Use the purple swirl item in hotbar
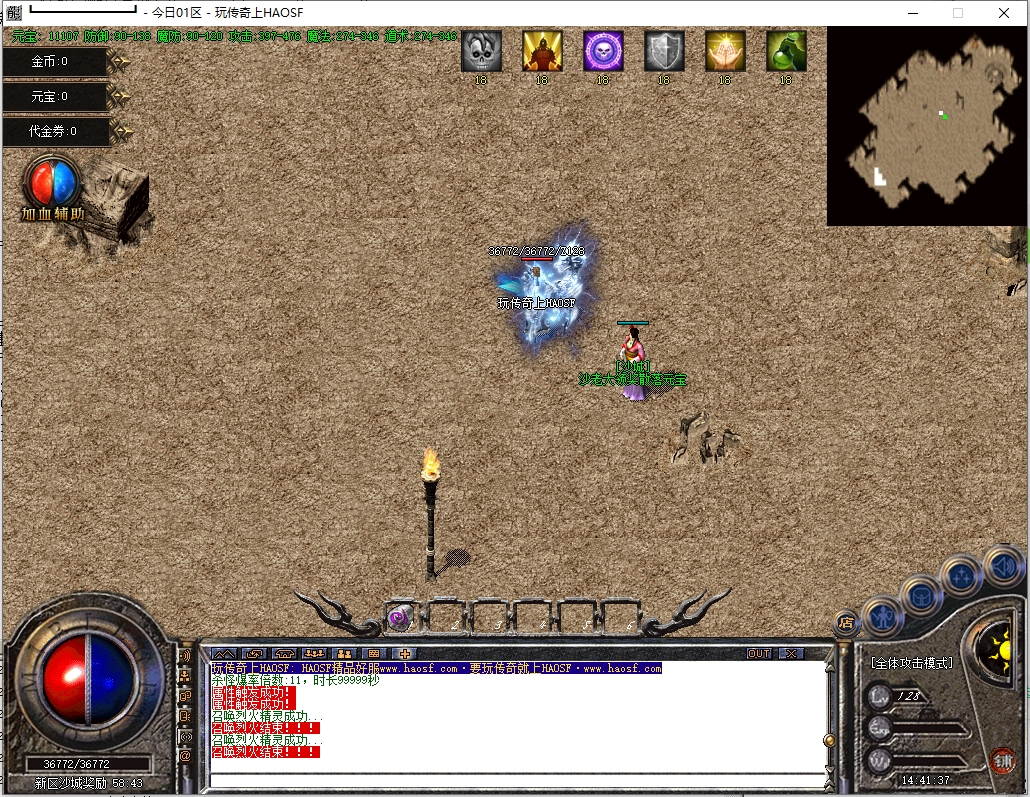The width and height of the screenshot is (1030, 797). tap(399, 618)
